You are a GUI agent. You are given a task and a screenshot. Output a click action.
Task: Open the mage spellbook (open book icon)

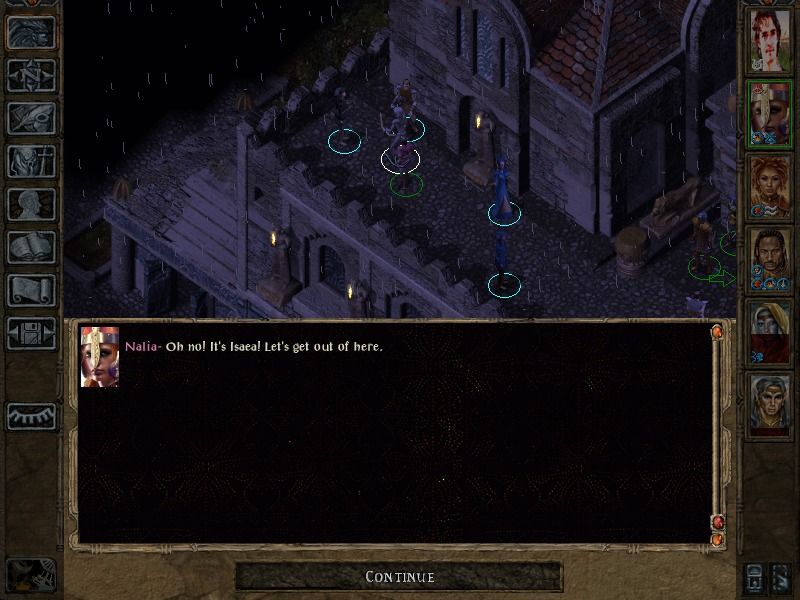coord(31,247)
